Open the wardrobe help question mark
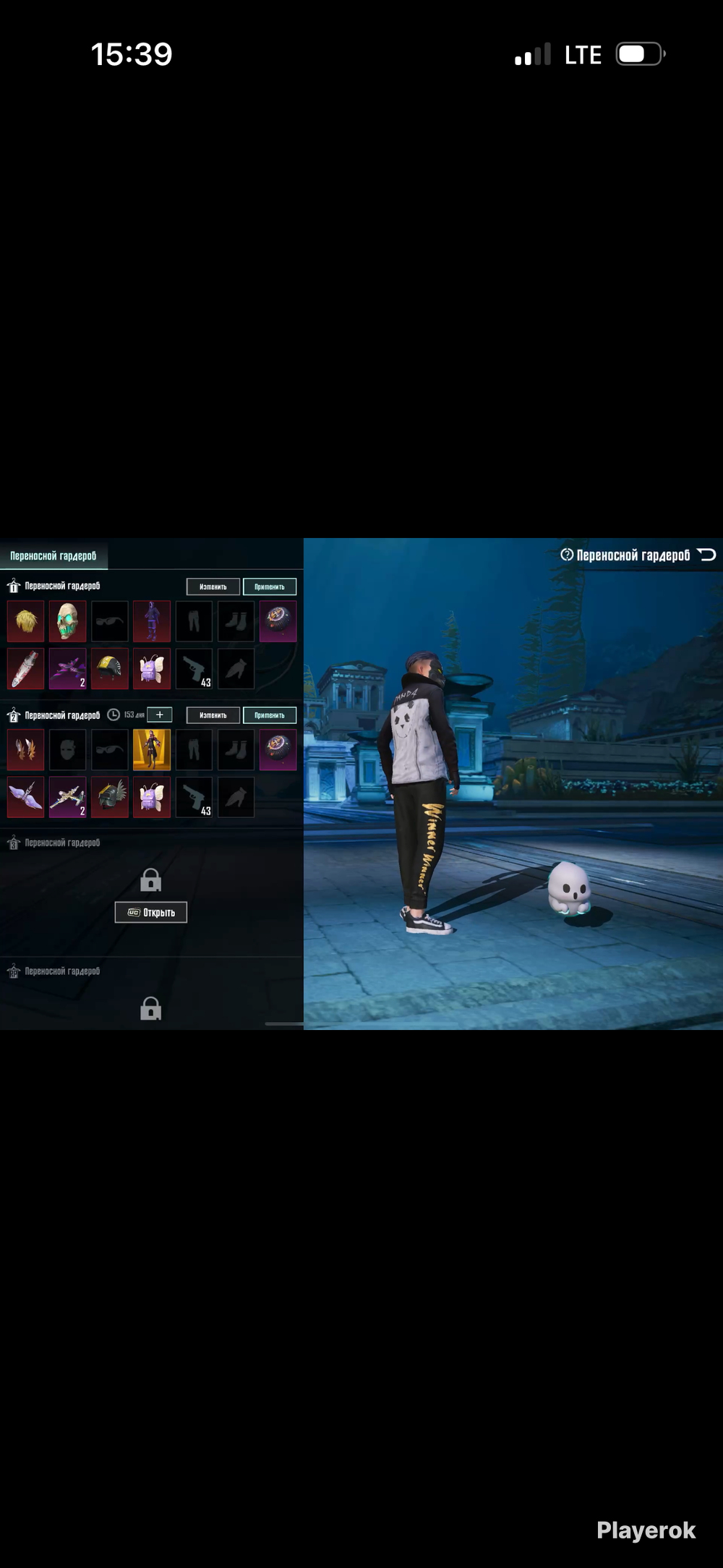The width and height of the screenshot is (723, 1568). pos(567,555)
